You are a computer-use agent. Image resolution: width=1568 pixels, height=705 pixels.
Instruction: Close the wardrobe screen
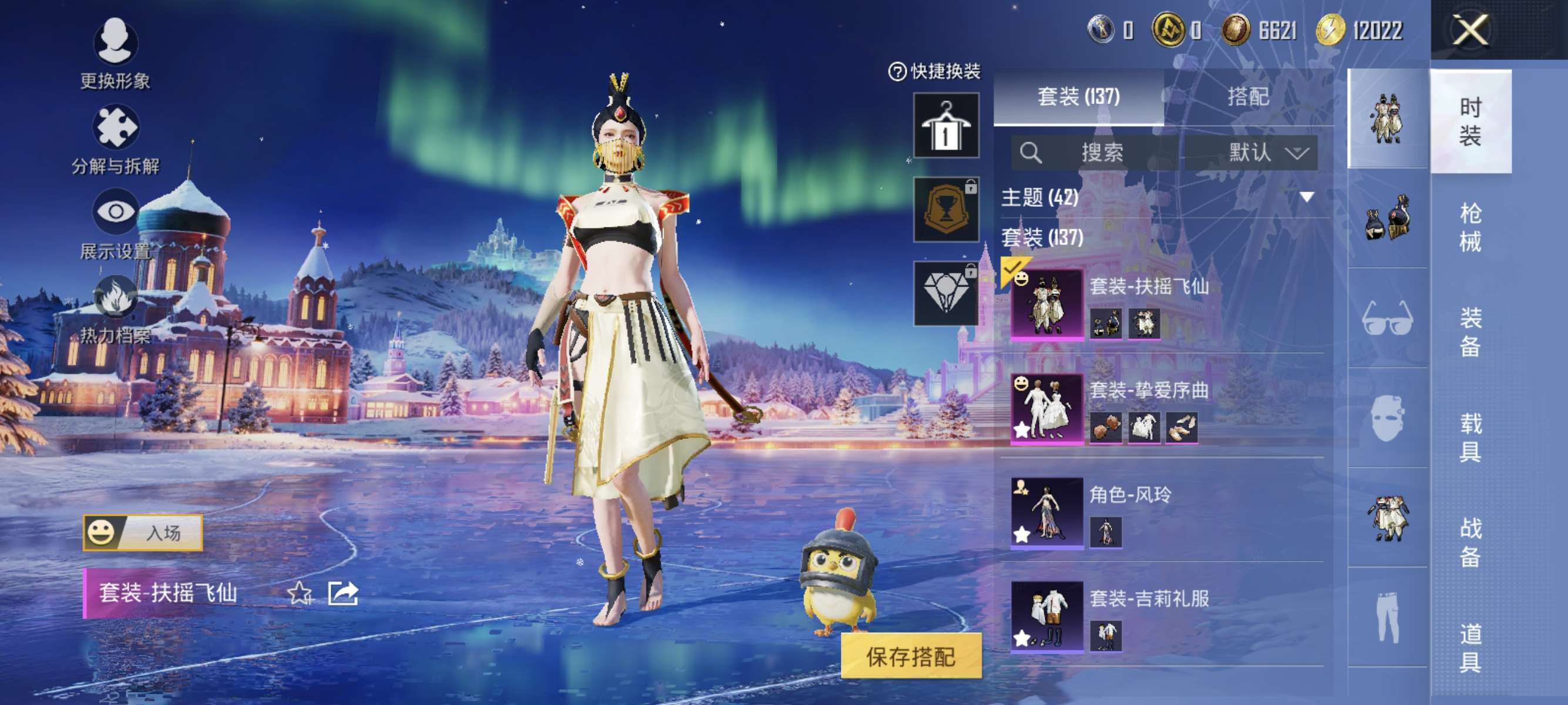(1470, 31)
